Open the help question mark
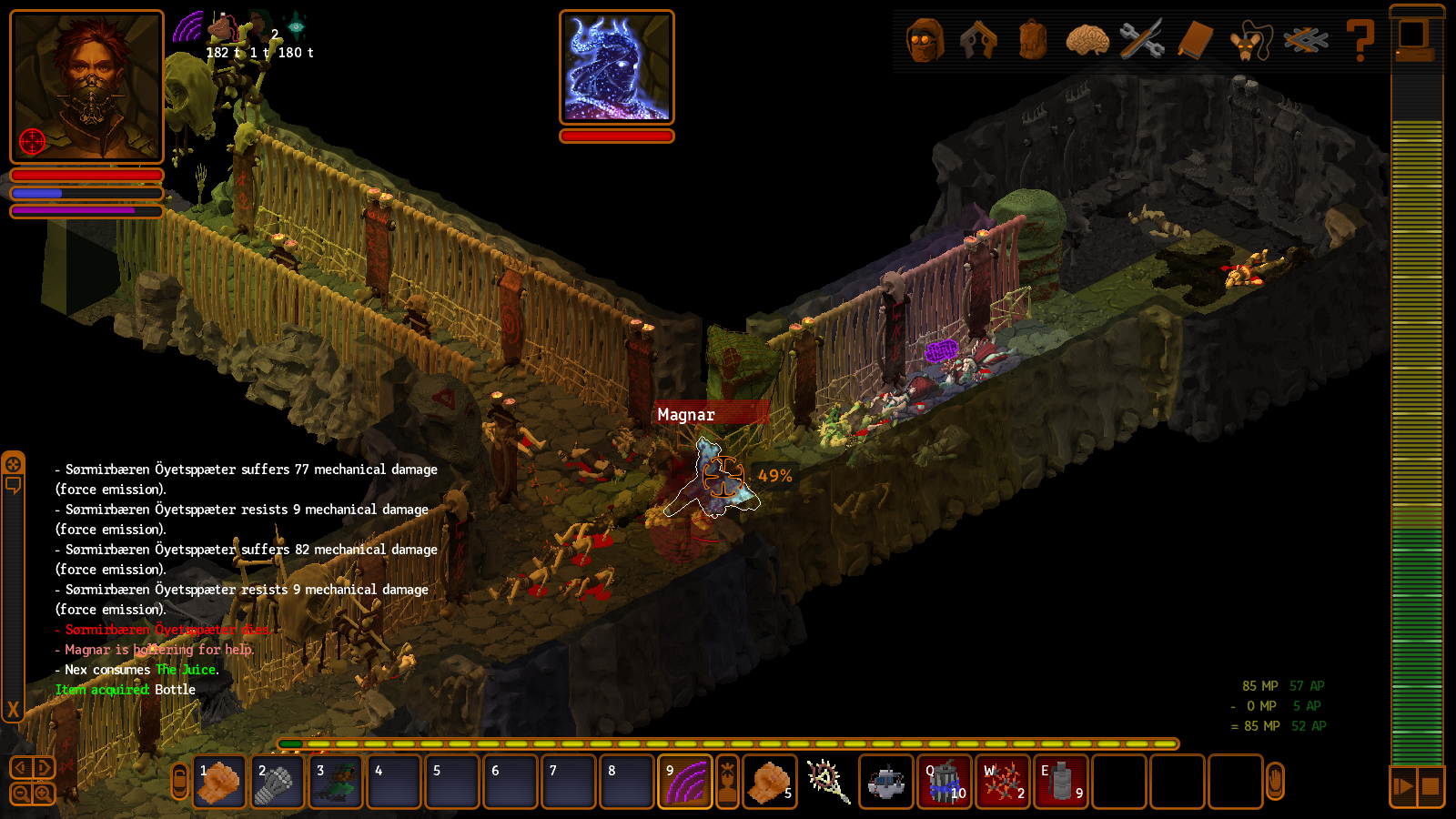 pyautogui.click(x=1360, y=41)
